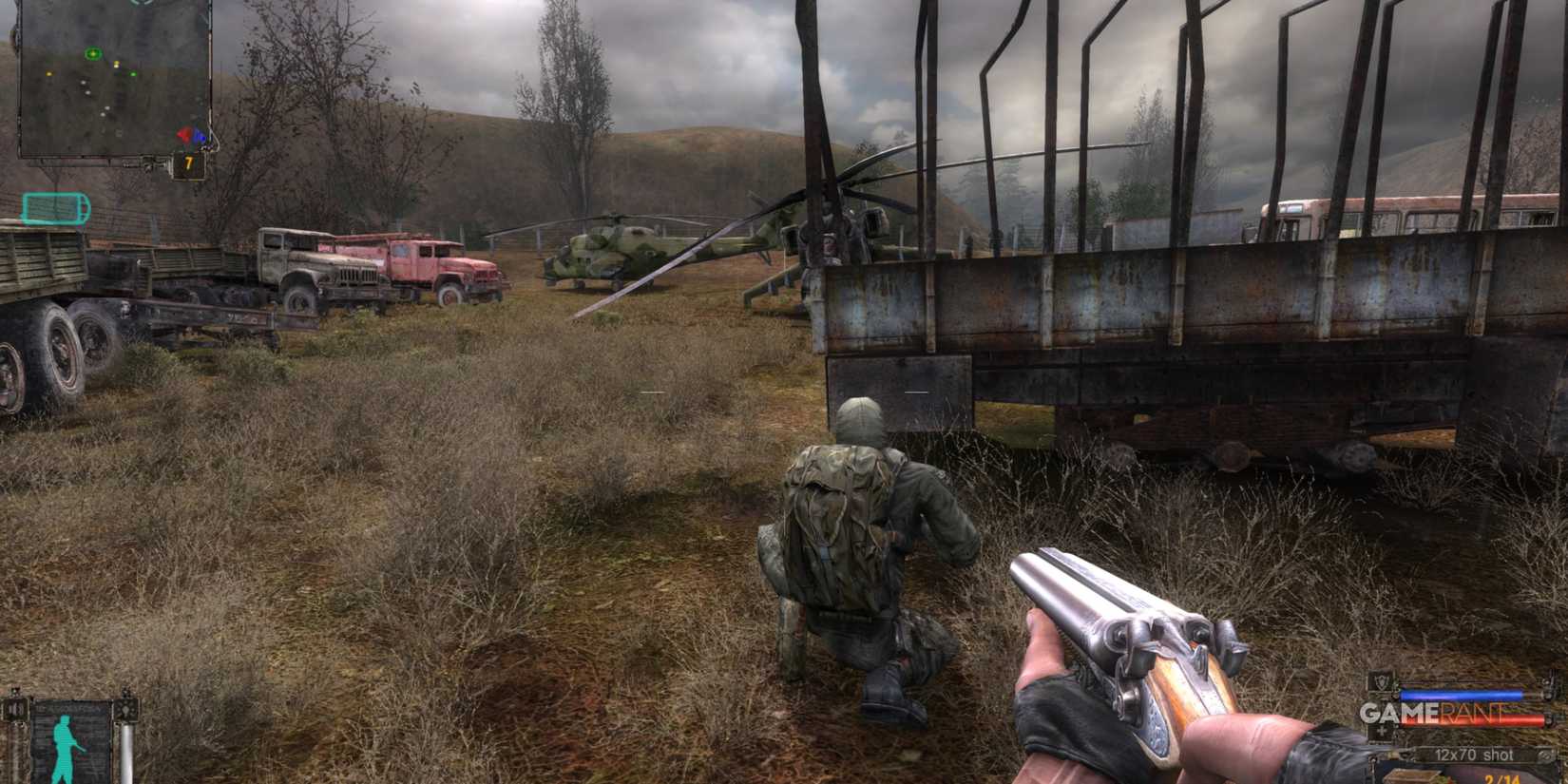
Task: Select a yellow contact dot on the minimap
Action: (116, 65)
